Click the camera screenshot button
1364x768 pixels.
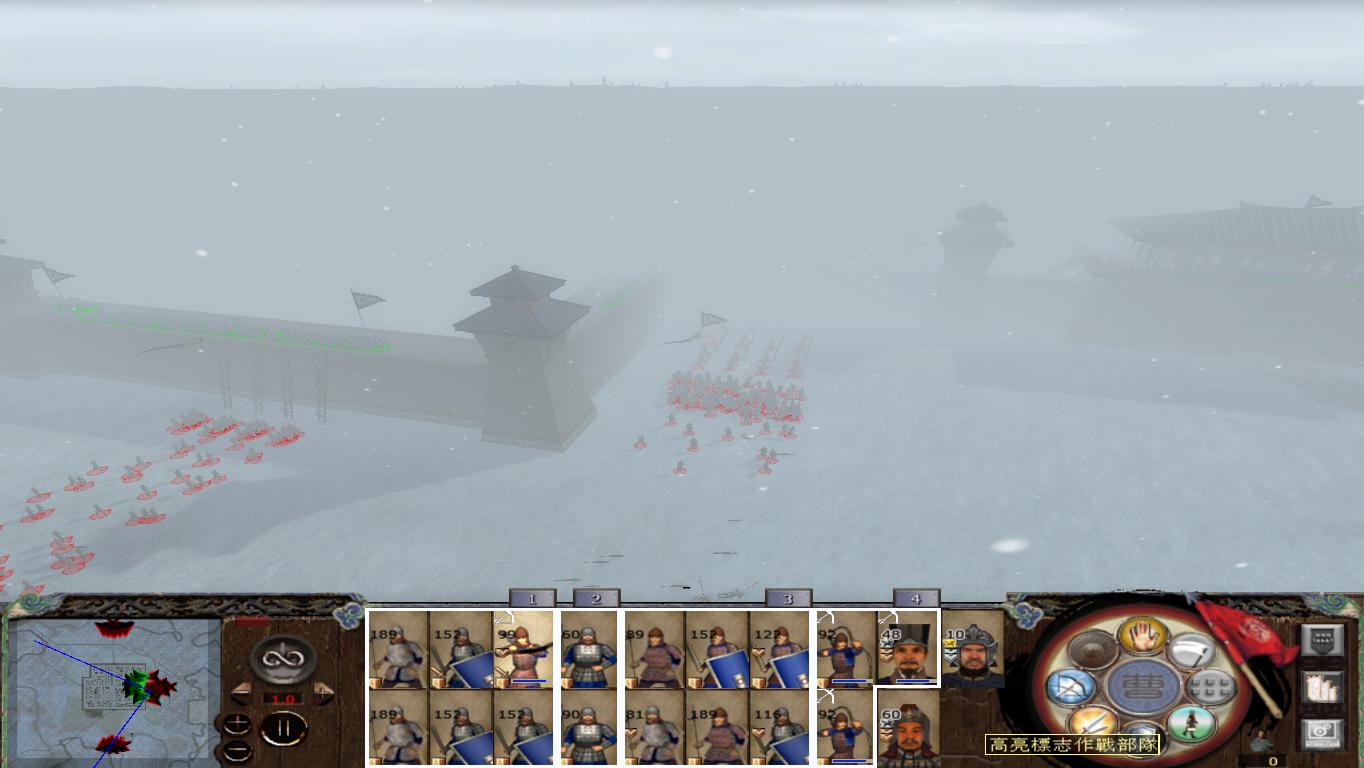coord(1321,731)
